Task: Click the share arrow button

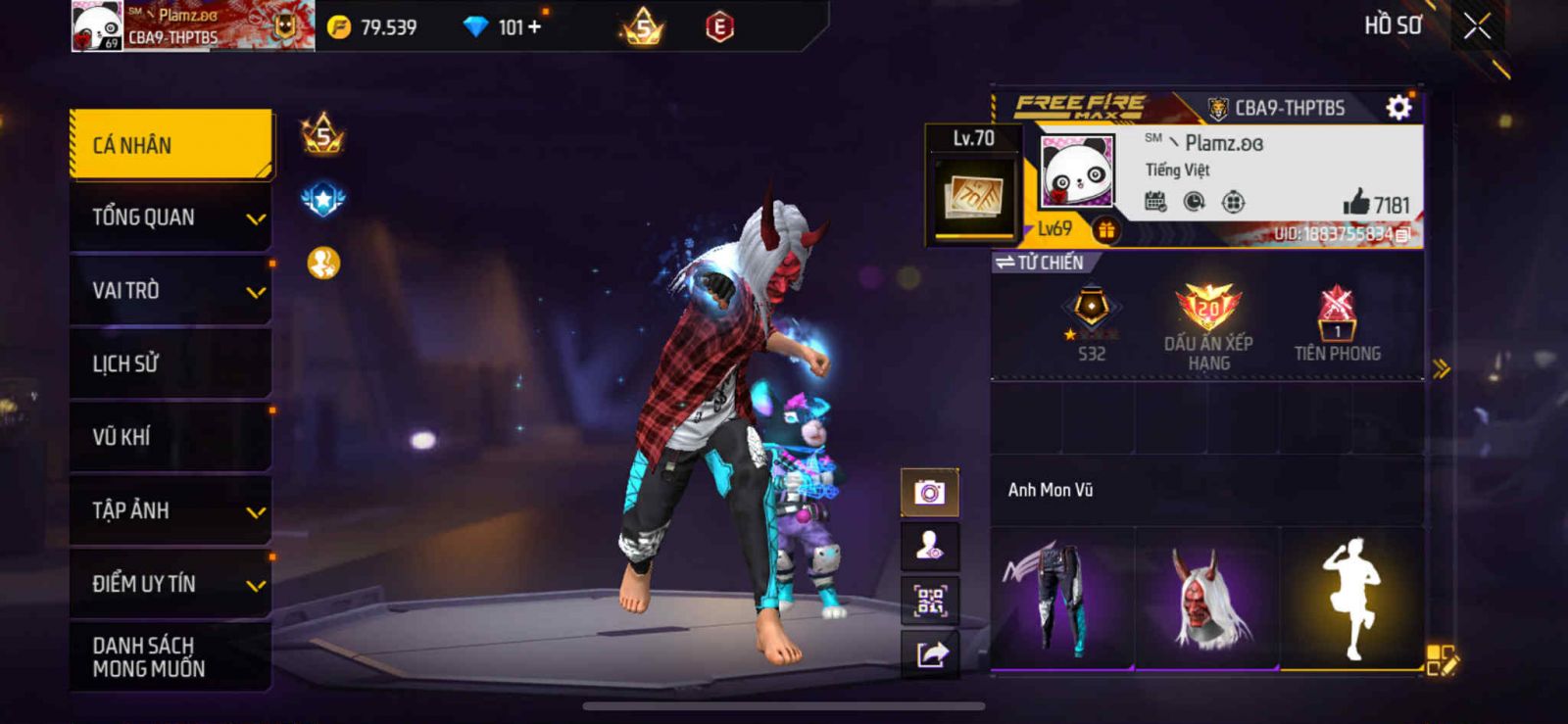Action: (x=929, y=653)
